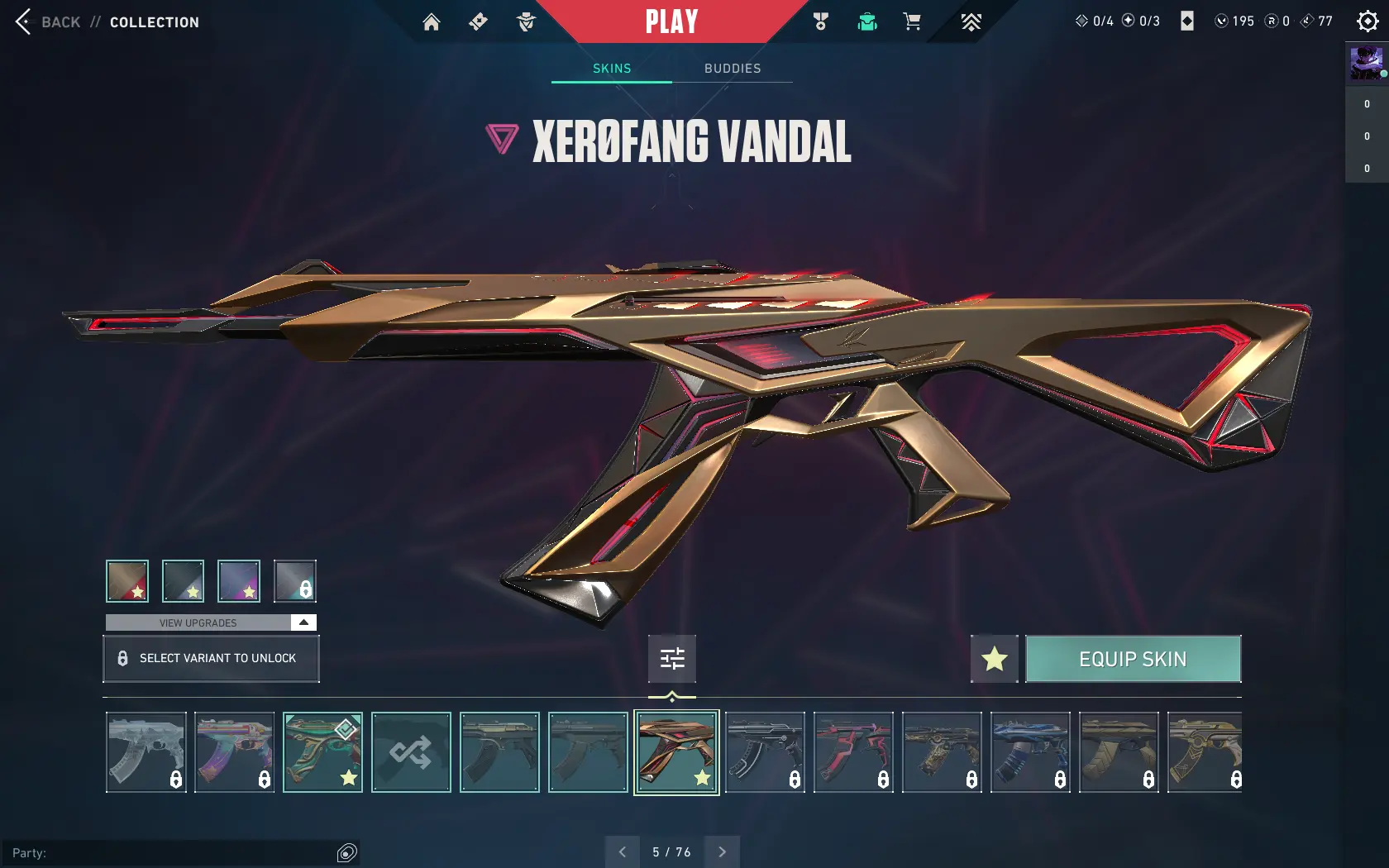The height and width of the screenshot is (868, 1389).
Task: Toggle the favorite star beside Equip Skin
Action: pos(994,659)
